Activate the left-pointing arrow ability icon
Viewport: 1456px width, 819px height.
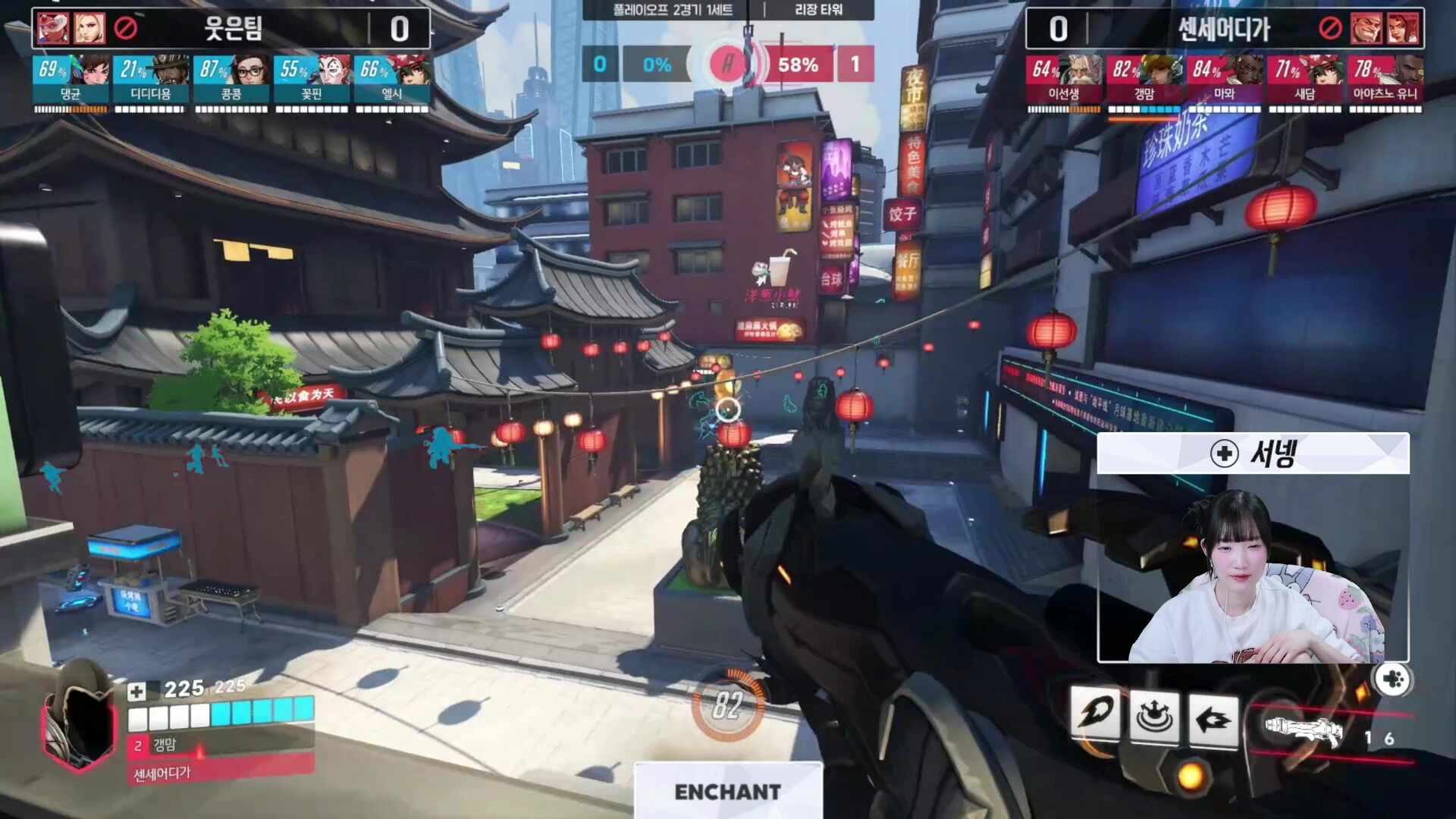pyautogui.click(x=1213, y=717)
